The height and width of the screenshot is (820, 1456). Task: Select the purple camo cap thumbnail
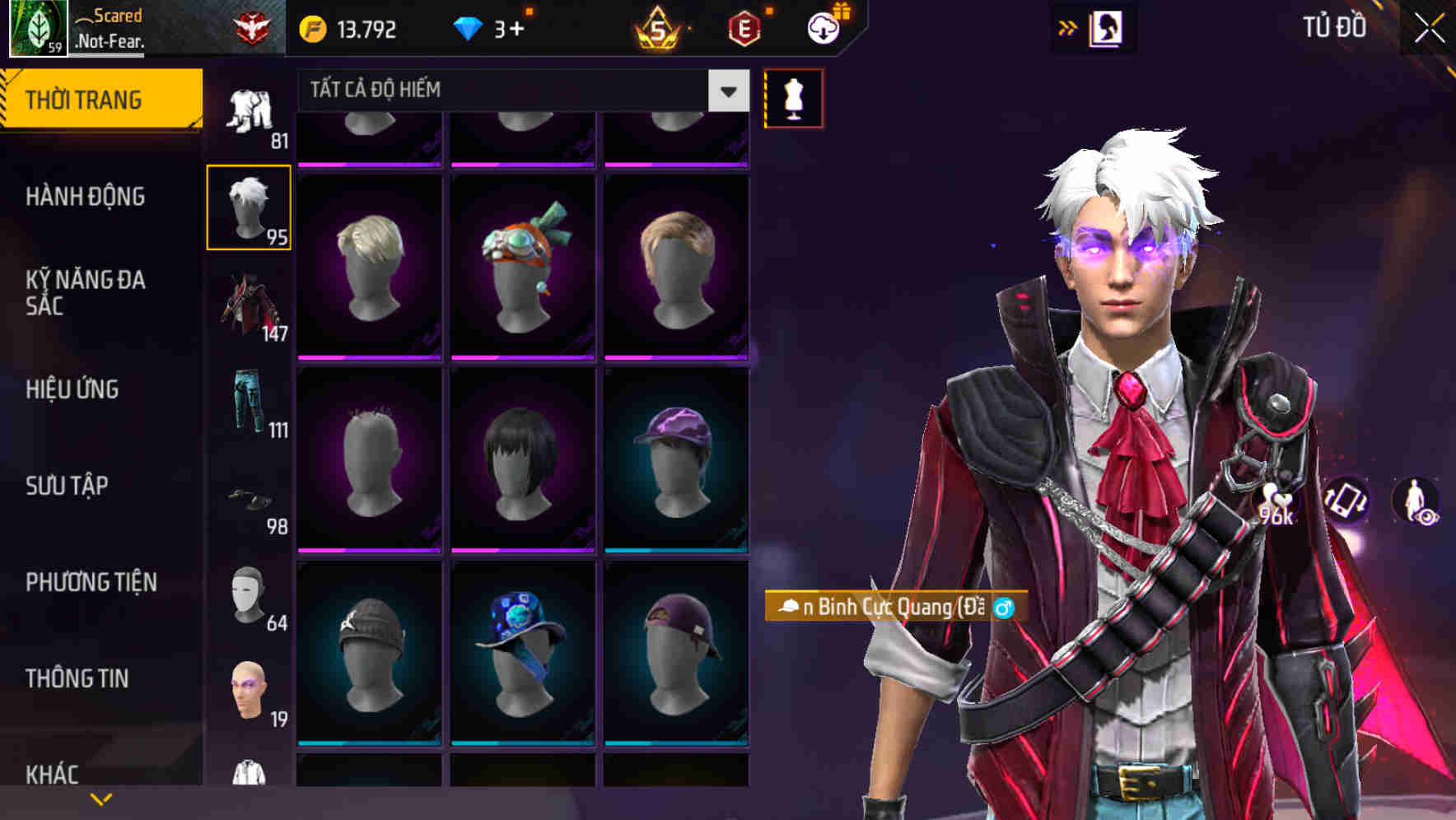(x=679, y=461)
